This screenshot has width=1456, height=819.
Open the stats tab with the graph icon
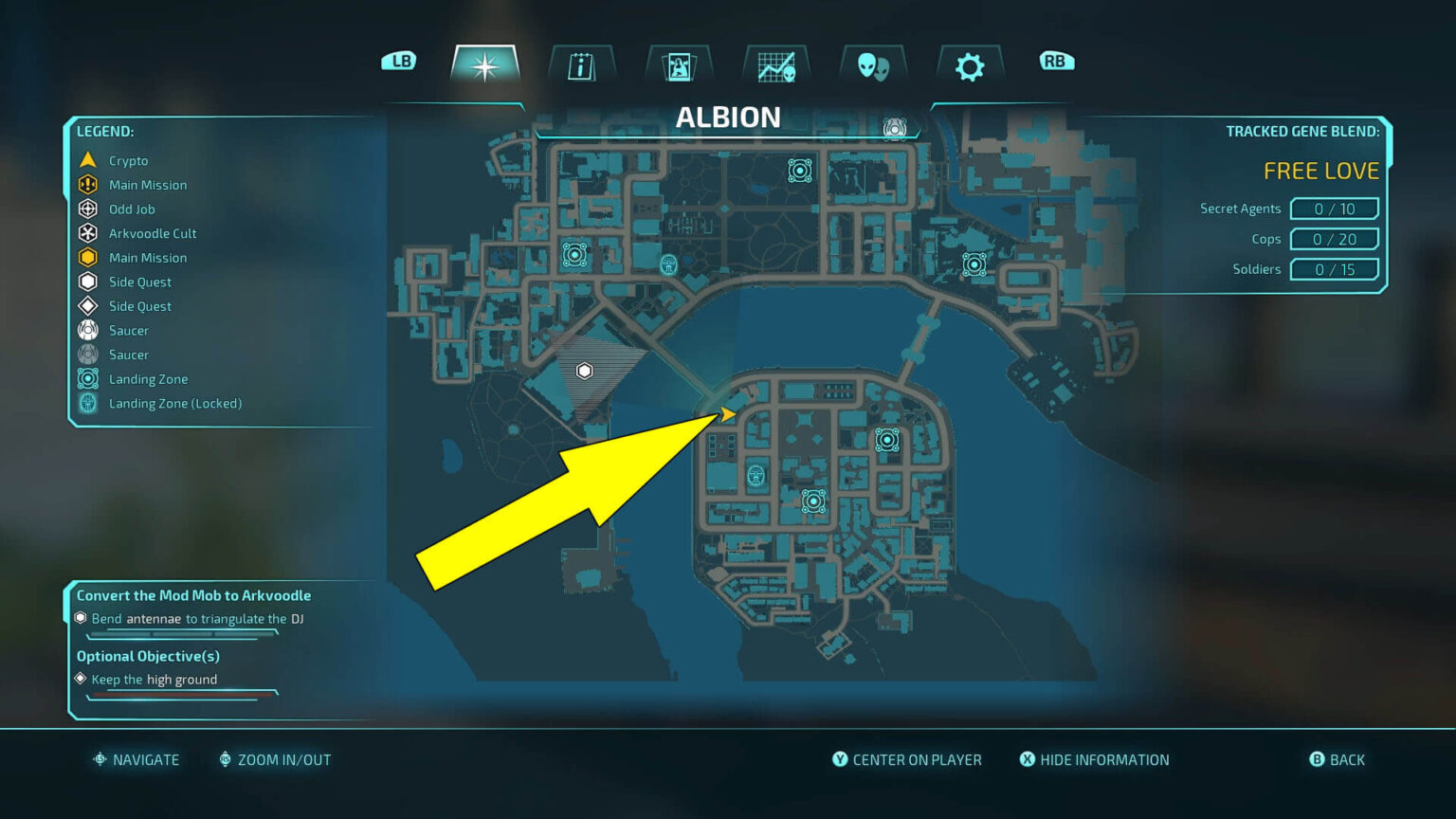point(775,64)
